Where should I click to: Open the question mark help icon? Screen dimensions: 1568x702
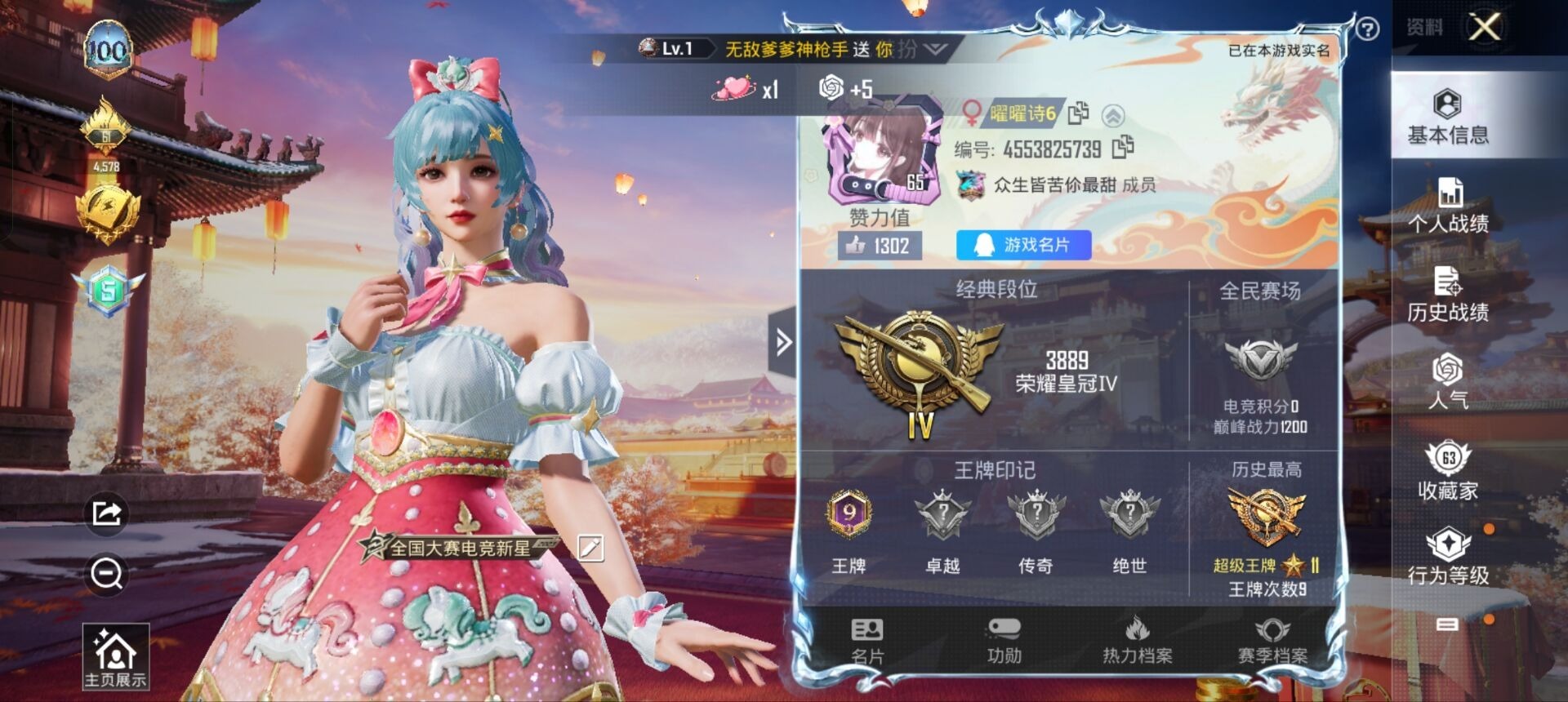tap(1367, 29)
